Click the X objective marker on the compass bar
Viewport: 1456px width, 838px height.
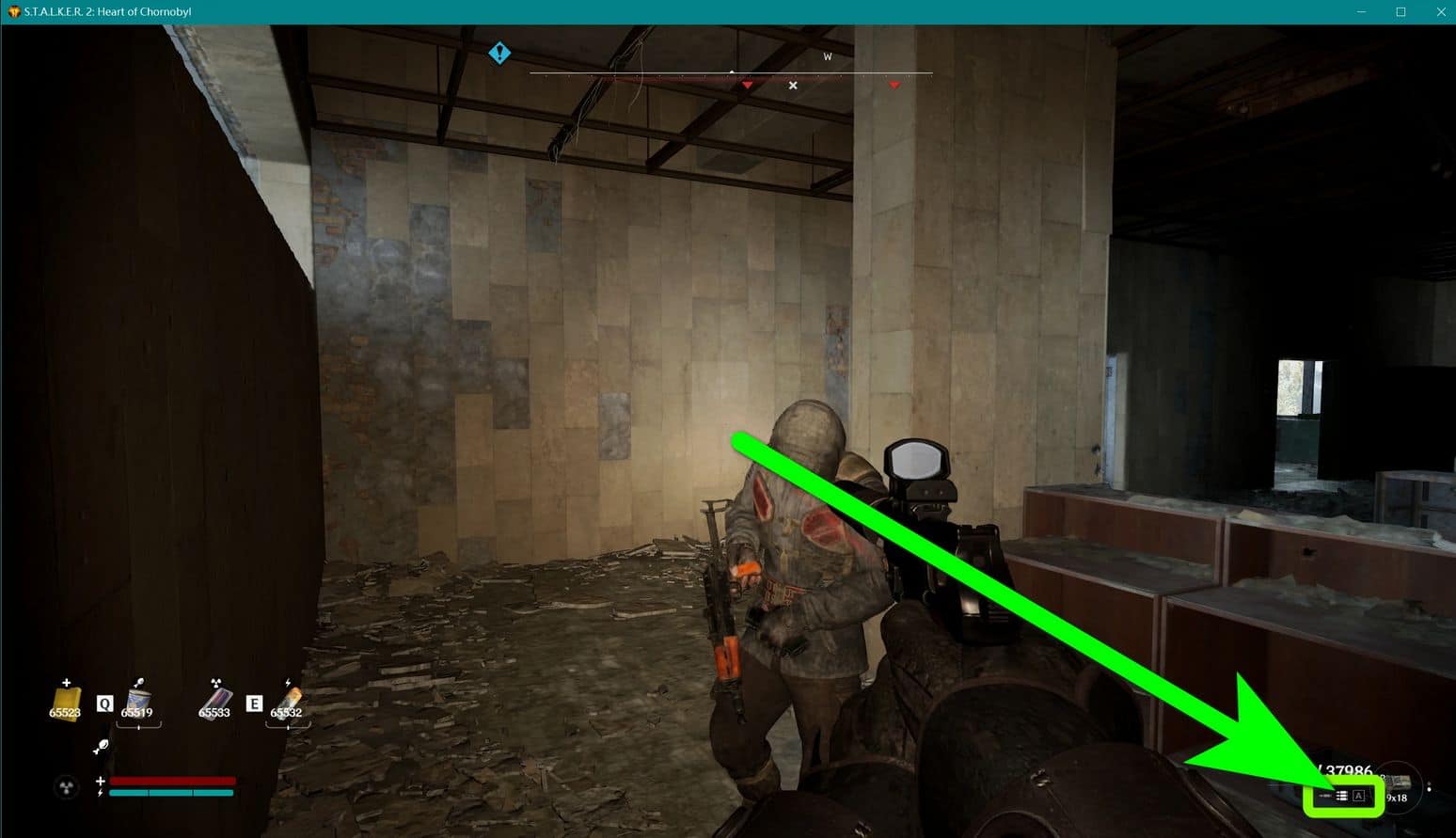(x=793, y=85)
